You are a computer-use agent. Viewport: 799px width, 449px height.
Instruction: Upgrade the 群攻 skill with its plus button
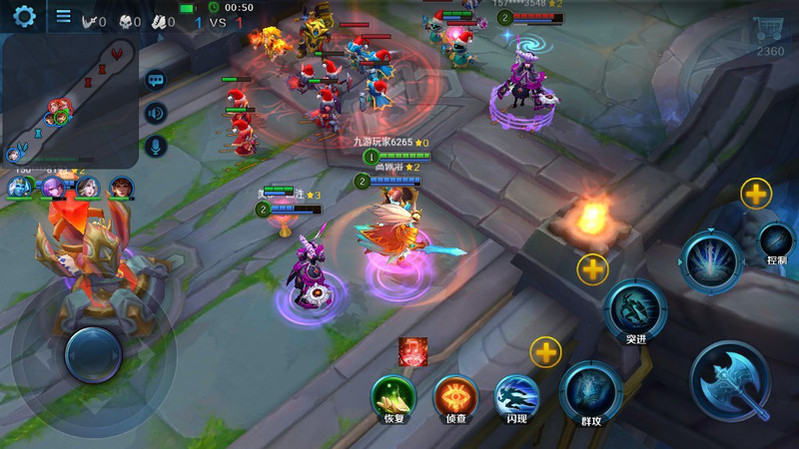545,351
